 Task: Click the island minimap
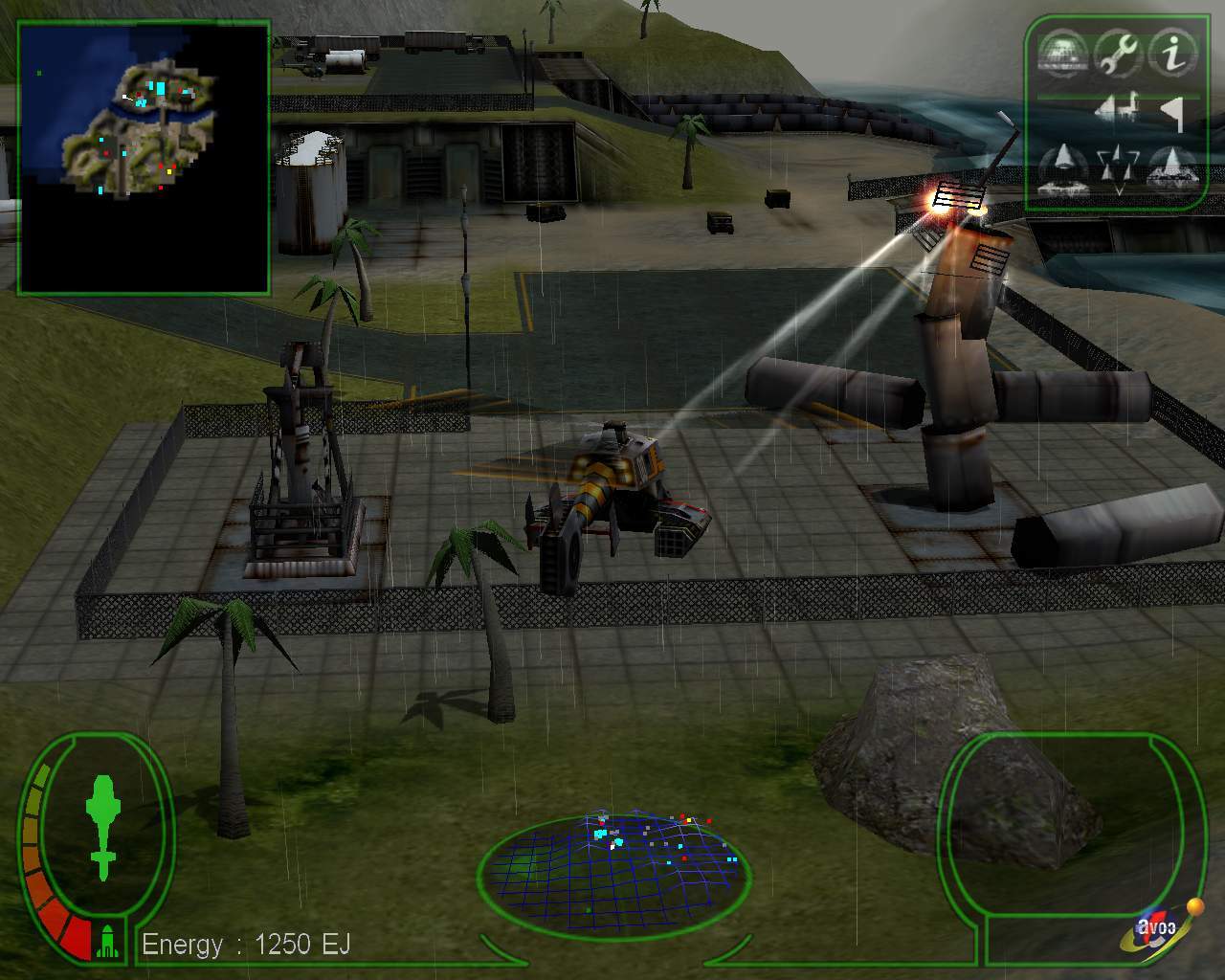pyautogui.click(x=144, y=158)
